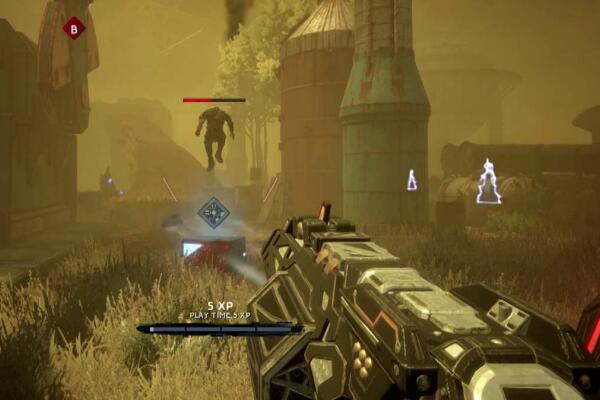Select the red B objective marker
Image resolution: width=600 pixels, height=400 pixels.
pyautogui.click(x=73, y=29)
